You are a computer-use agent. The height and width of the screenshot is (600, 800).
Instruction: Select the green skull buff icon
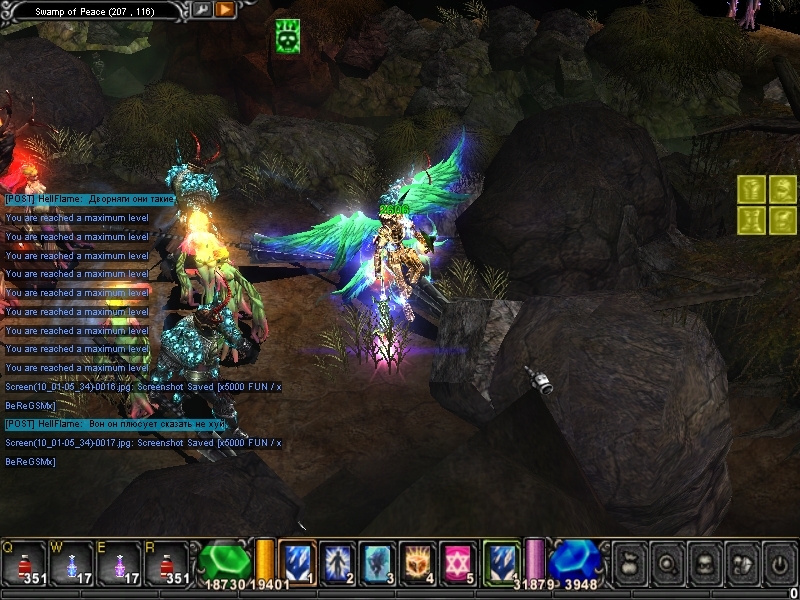click(289, 36)
